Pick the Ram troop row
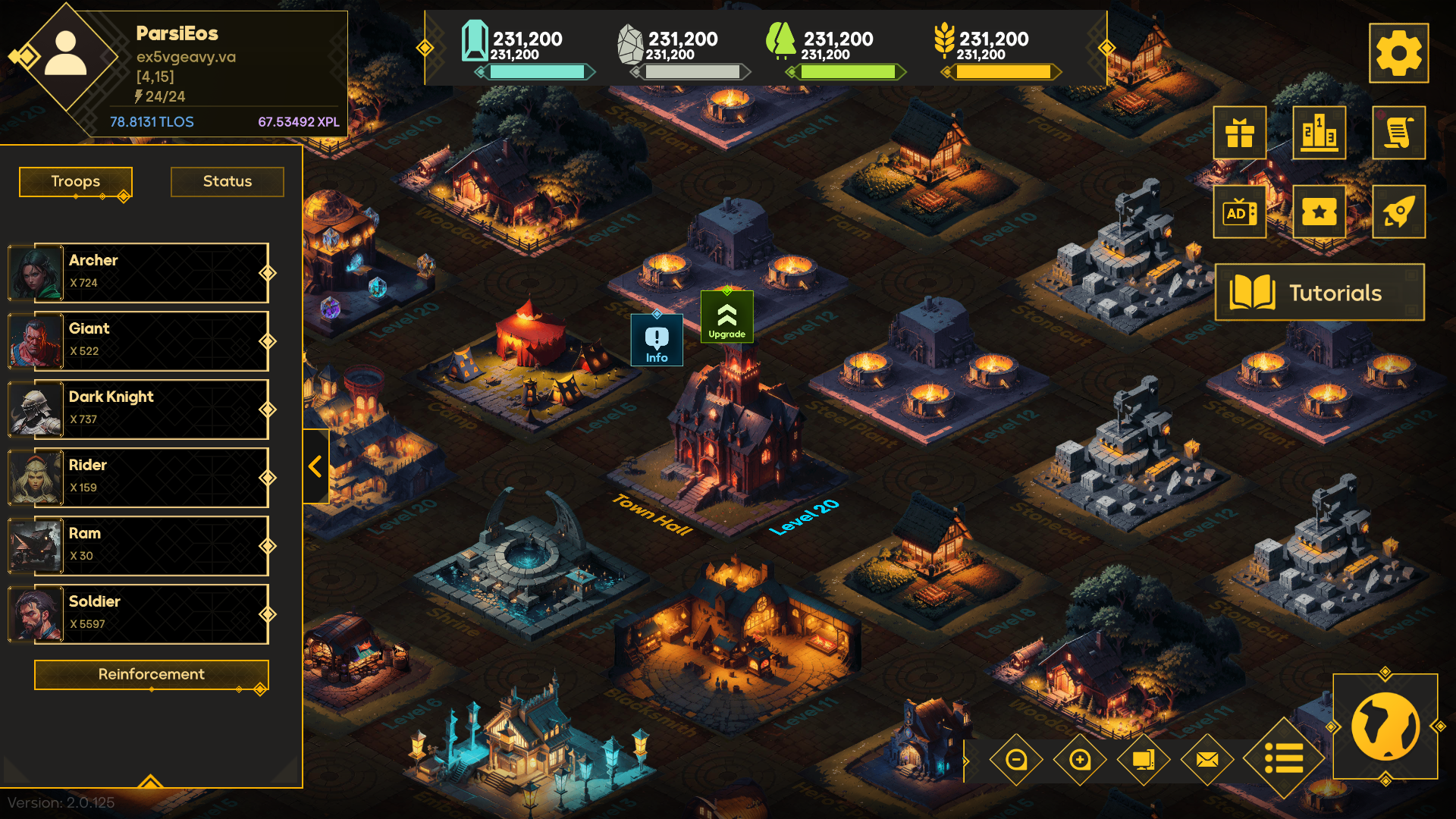This screenshot has height=819, width=1456. (x=152, y=545)
